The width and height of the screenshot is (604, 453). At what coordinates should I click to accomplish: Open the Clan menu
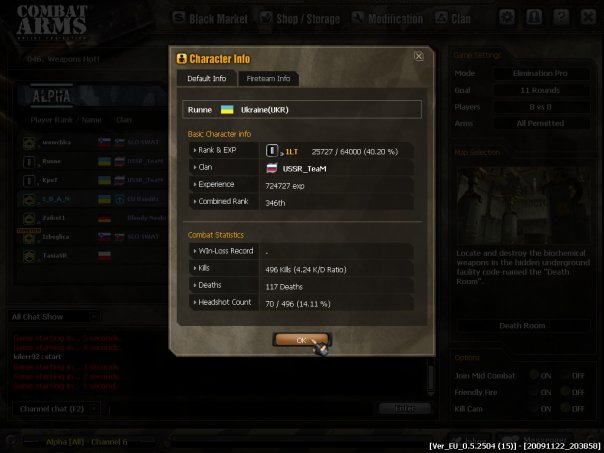(460, 17)
